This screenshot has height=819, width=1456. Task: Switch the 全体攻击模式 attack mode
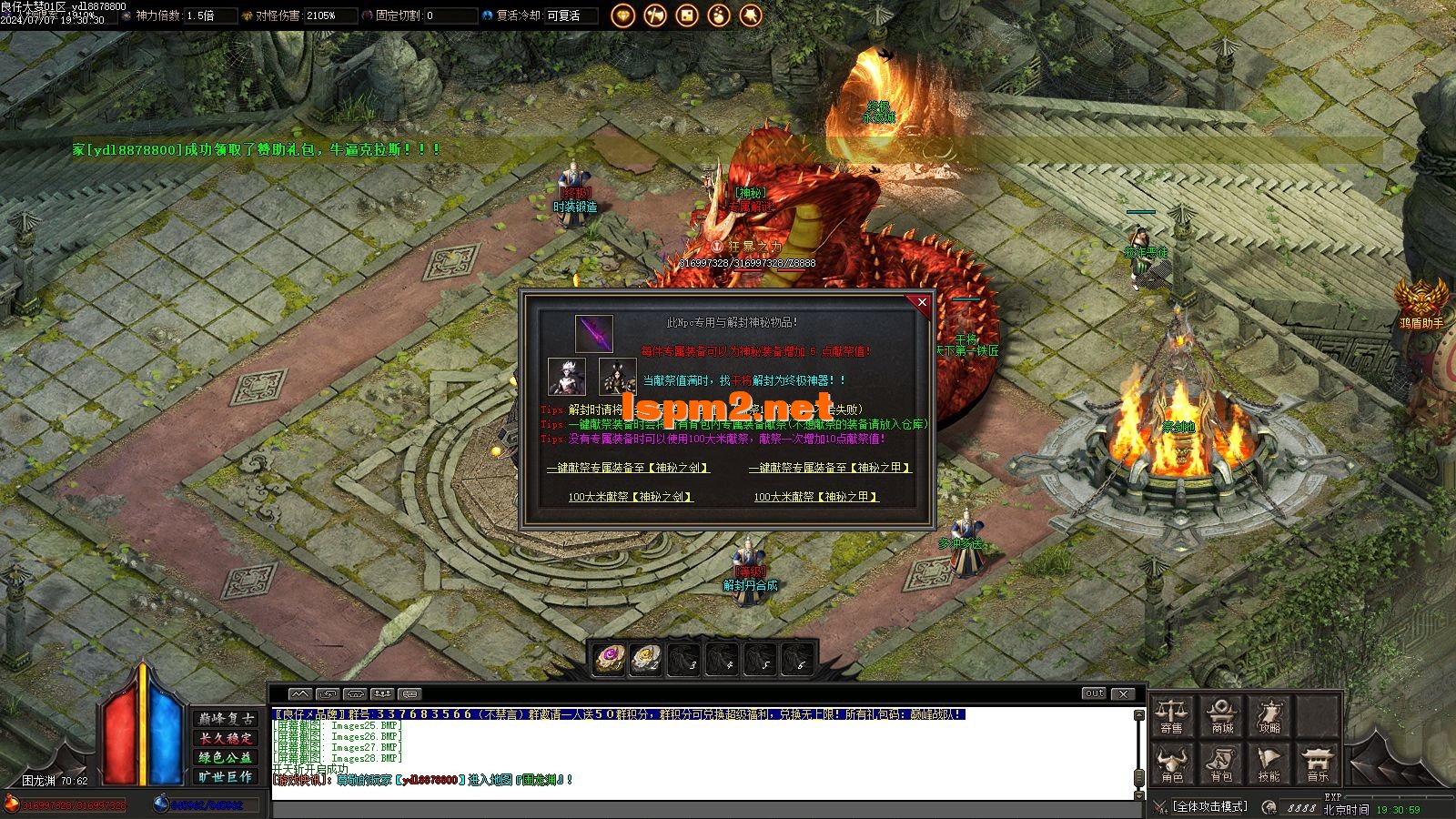tap(1209, 806)
